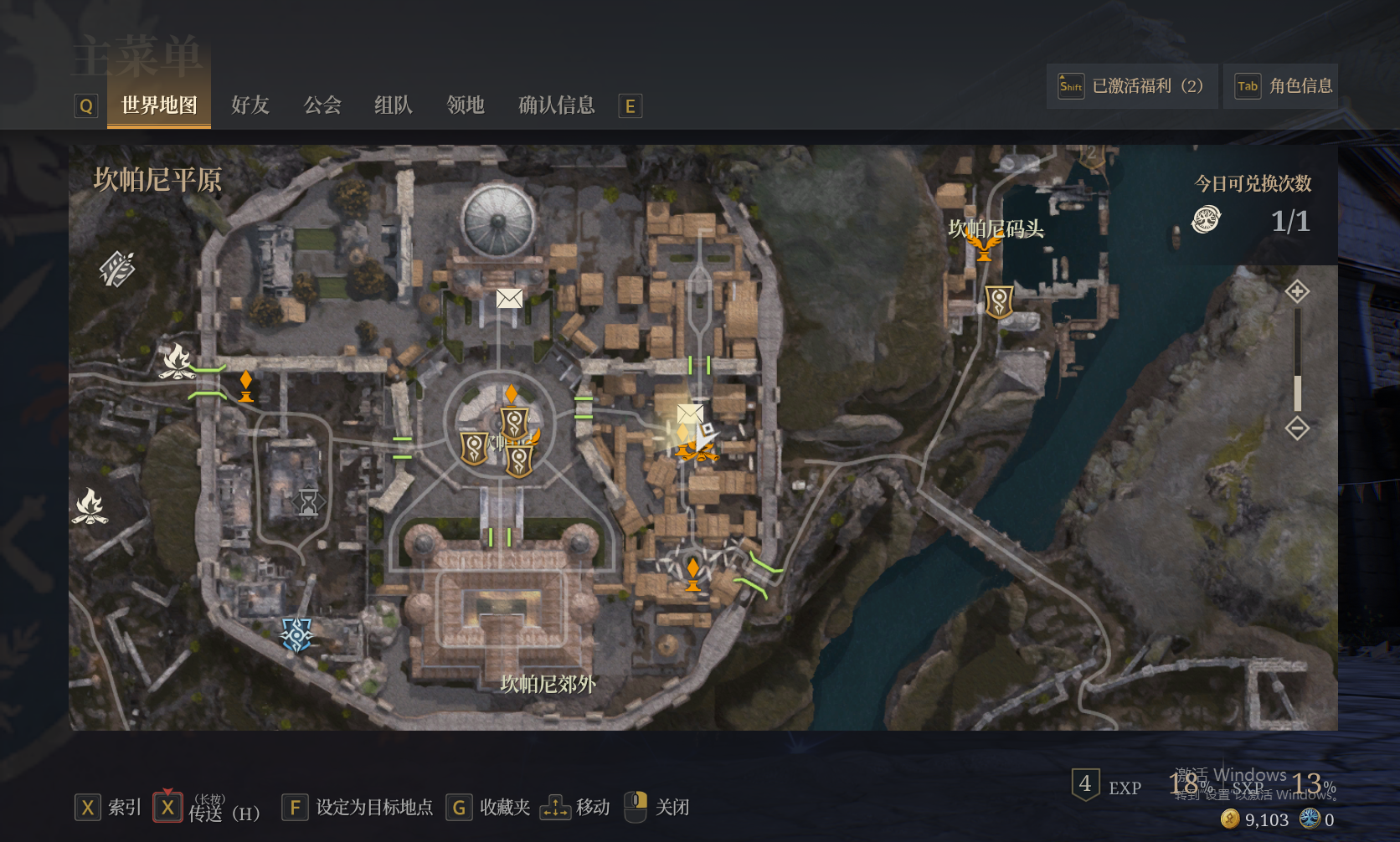This screenshot has height=842, width=1400.
Task: Zoom out the map with minus button
Action: [1297, 429]
